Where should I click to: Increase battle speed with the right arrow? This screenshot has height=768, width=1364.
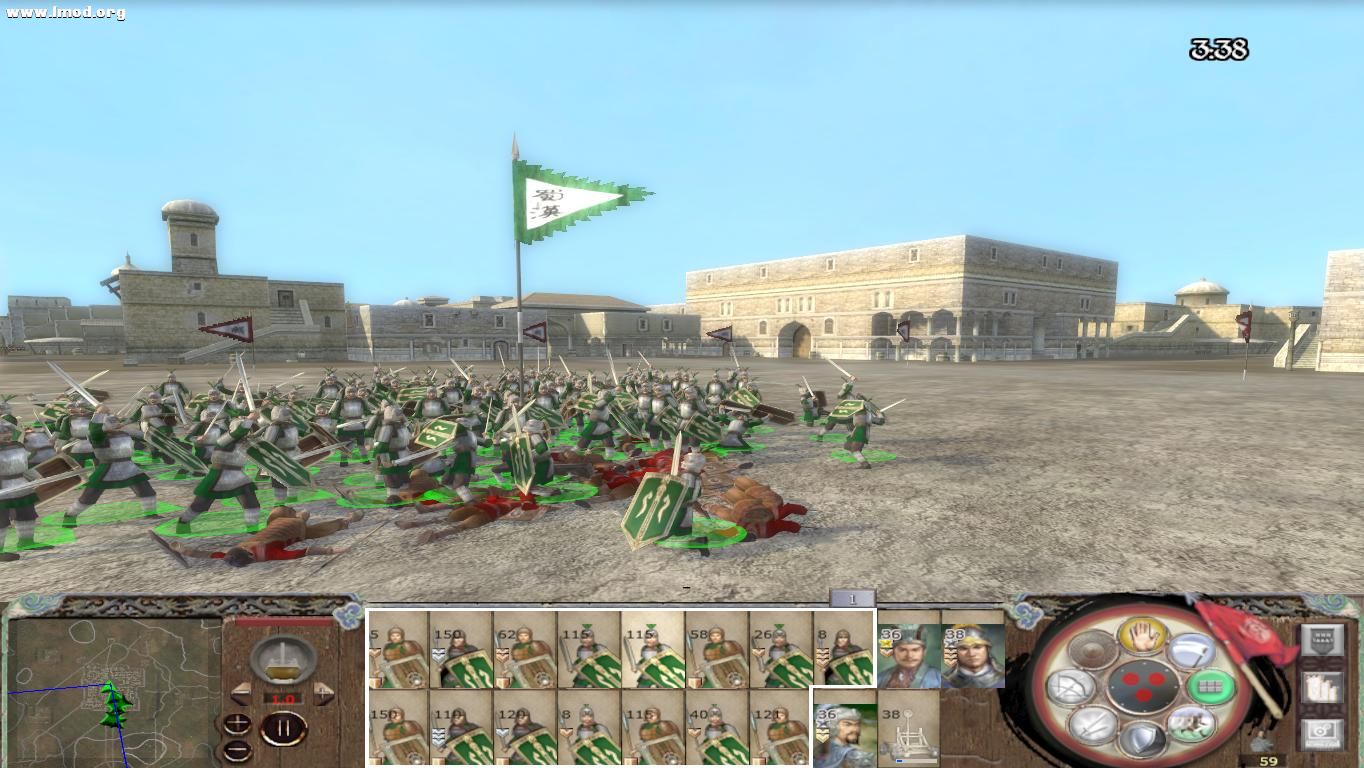click(x=324, y=693)
